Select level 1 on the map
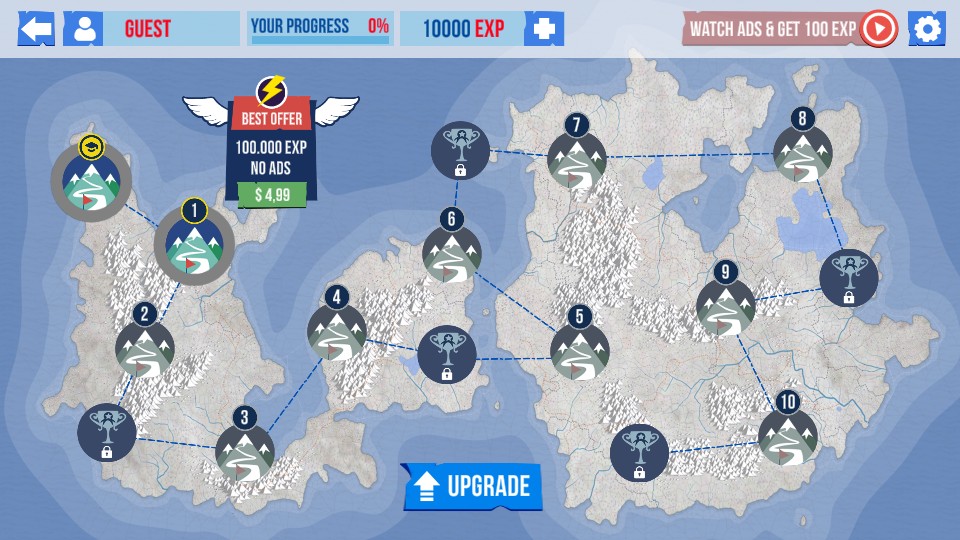960x540 pixels. click(x=194, y=246)
